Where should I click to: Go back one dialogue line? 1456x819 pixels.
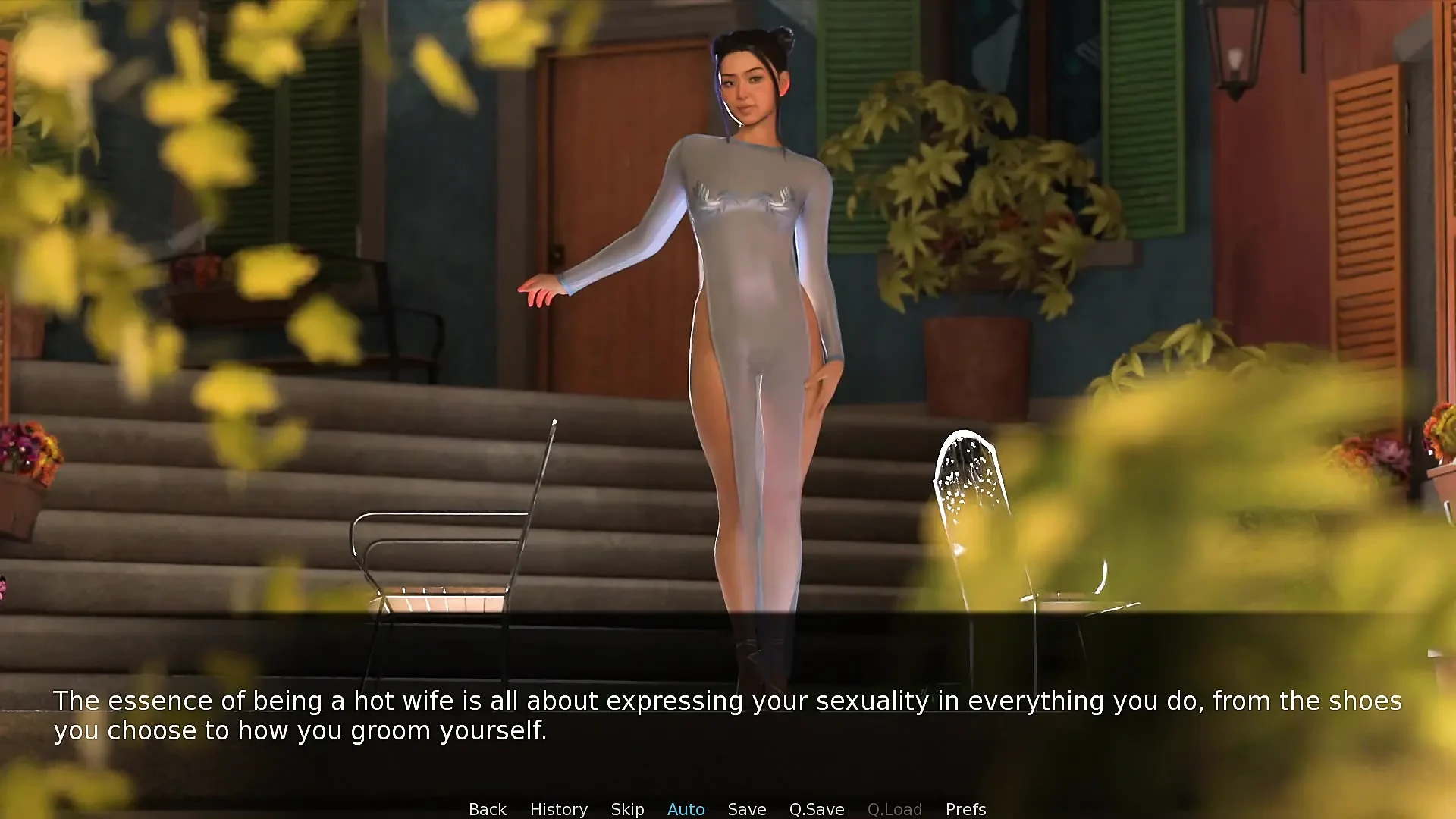pyautogui.click(x=487, y=809)
